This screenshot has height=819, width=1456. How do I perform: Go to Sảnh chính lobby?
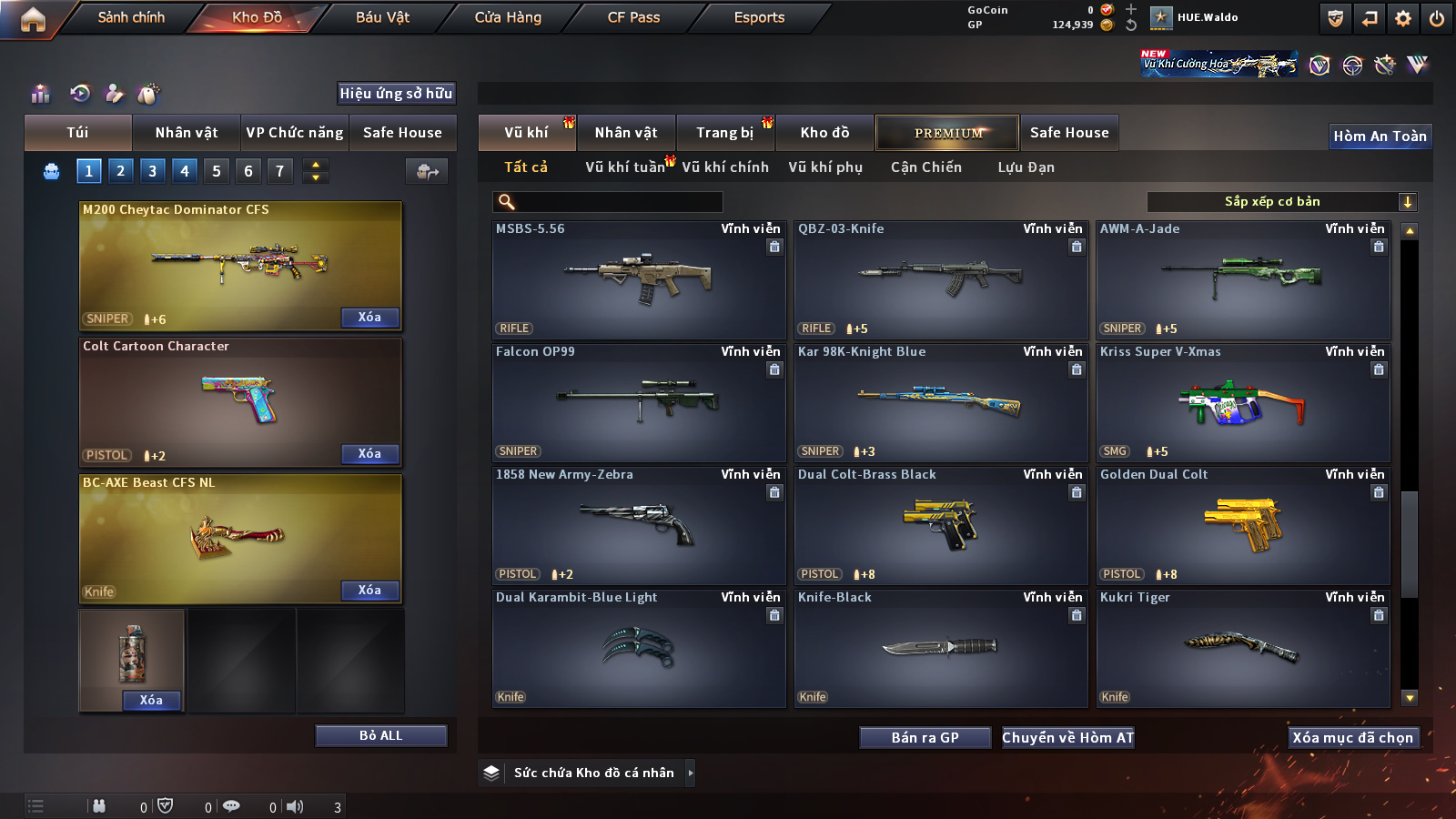point(131,17)
